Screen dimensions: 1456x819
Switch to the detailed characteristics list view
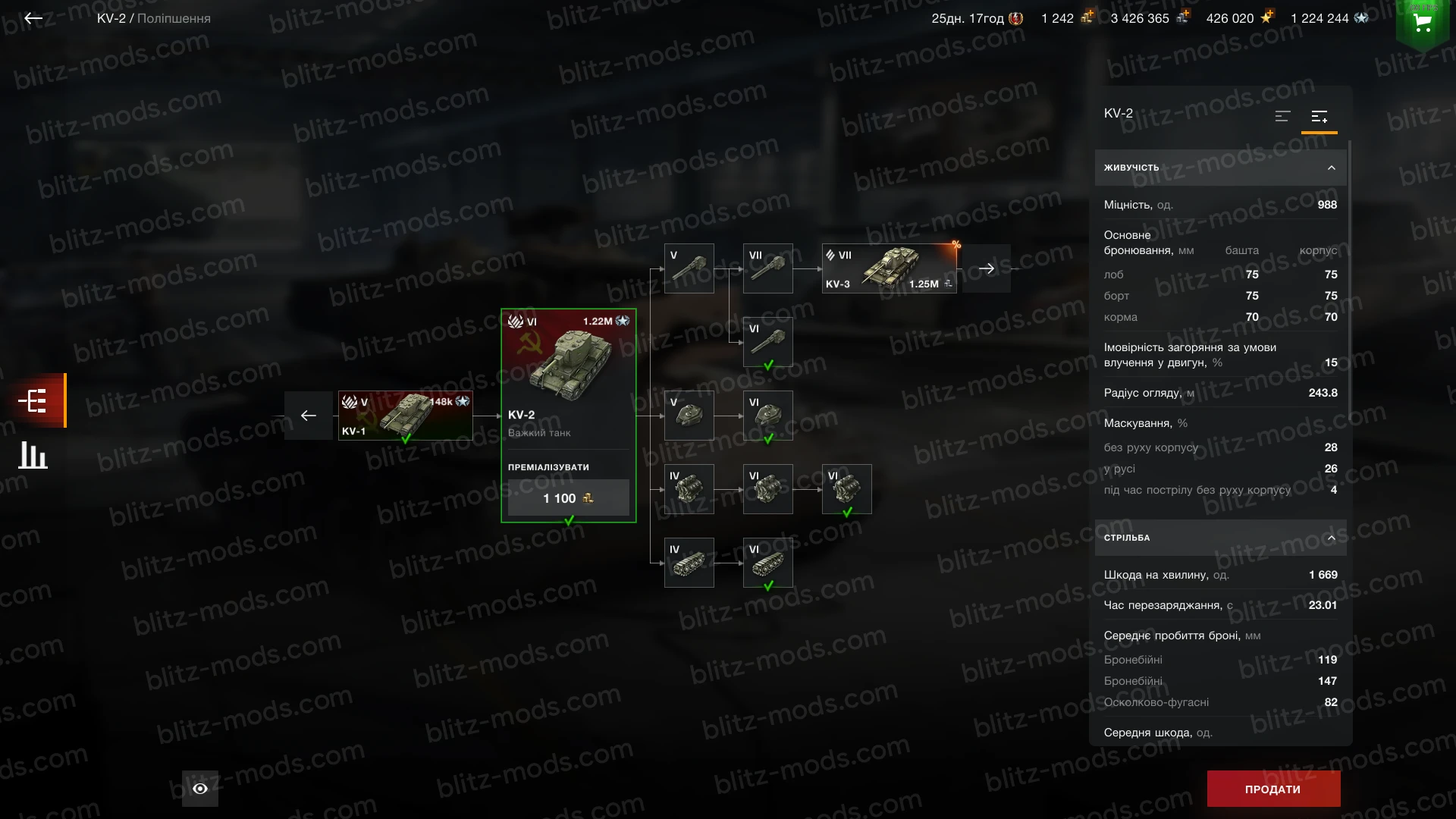pyautogui.click(x=1319, y=117)
